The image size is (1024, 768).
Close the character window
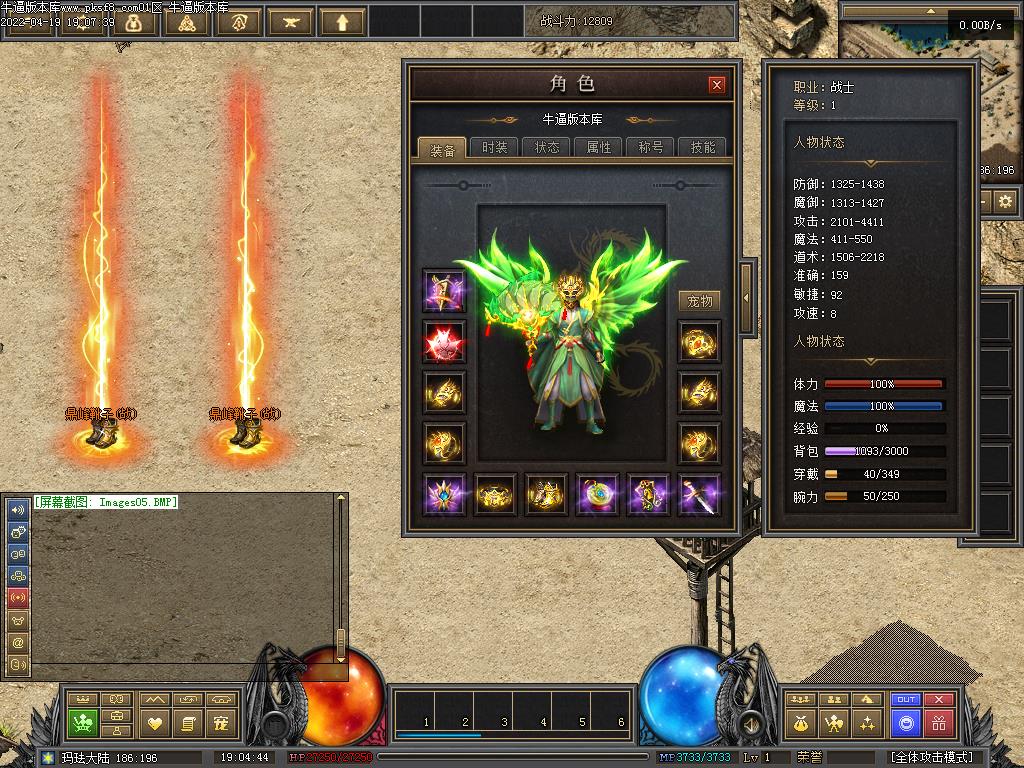[716, 85]
